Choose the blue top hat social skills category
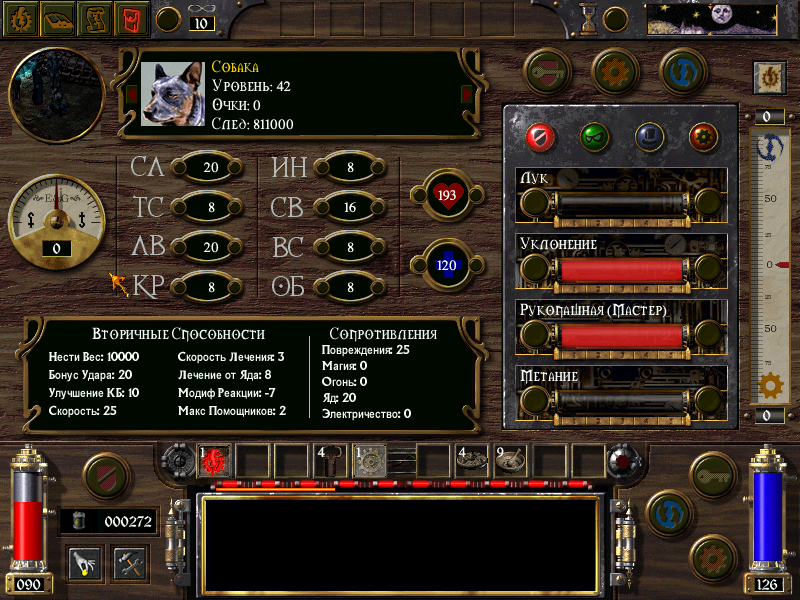Screen dimensions: 800x600 click(649, 136)
